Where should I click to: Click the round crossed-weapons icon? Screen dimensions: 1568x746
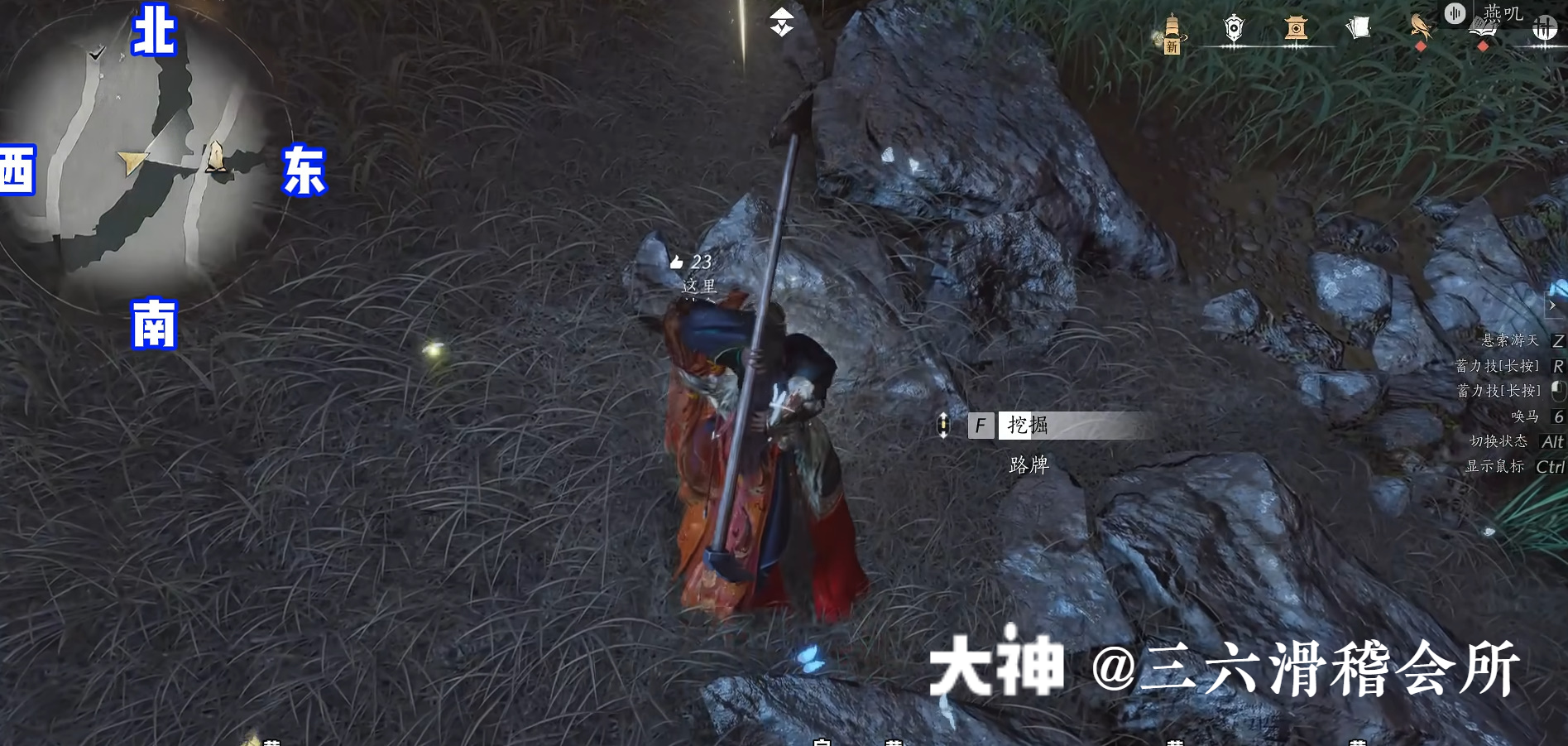pos(1544,29)
